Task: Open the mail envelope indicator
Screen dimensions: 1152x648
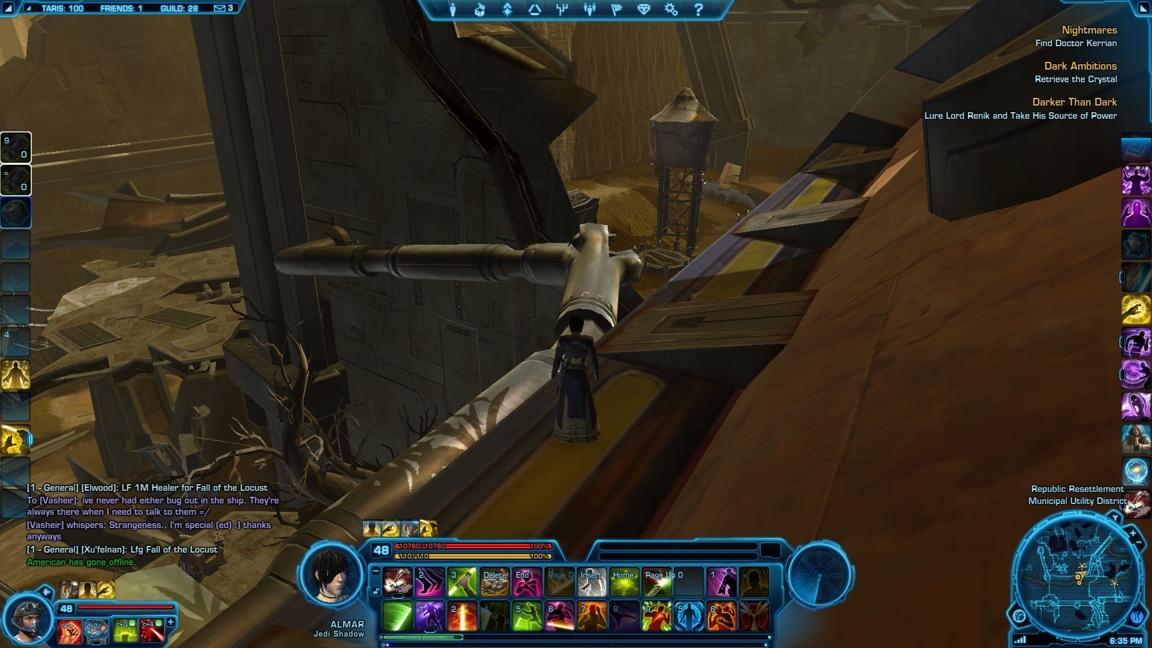Action: pyautogui.click(x=220, y=8)
